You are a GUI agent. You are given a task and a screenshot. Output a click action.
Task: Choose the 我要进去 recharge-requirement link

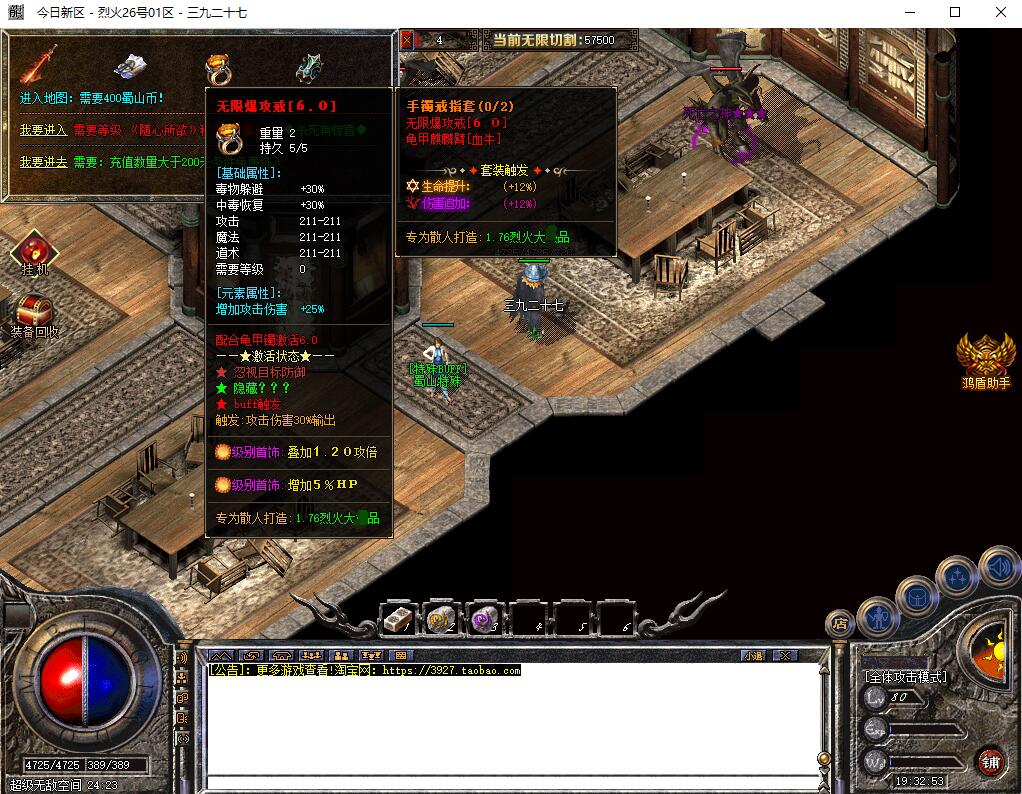pyautogui.click(x=43, y=161)
